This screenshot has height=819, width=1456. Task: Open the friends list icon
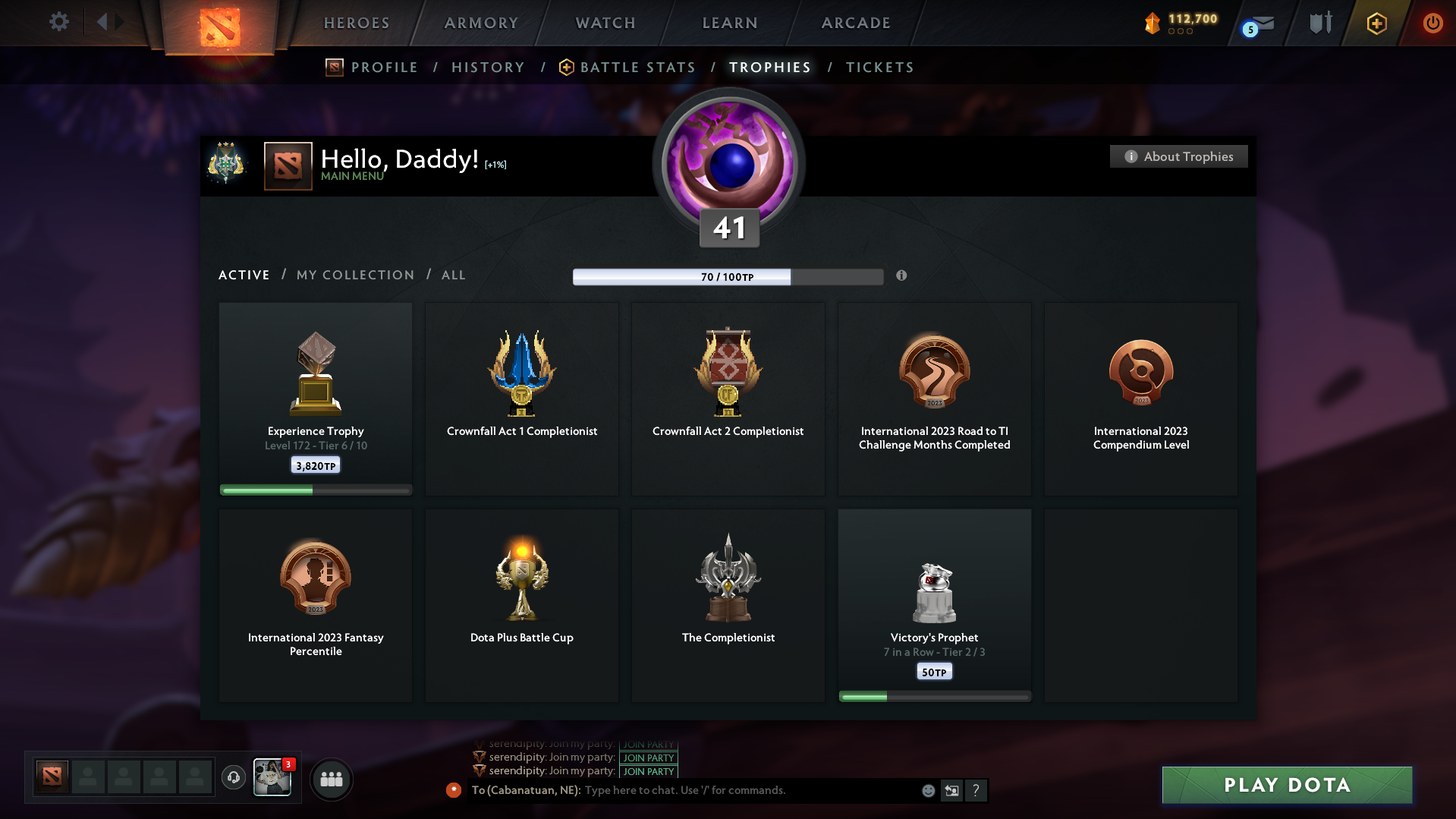(331, 779)
